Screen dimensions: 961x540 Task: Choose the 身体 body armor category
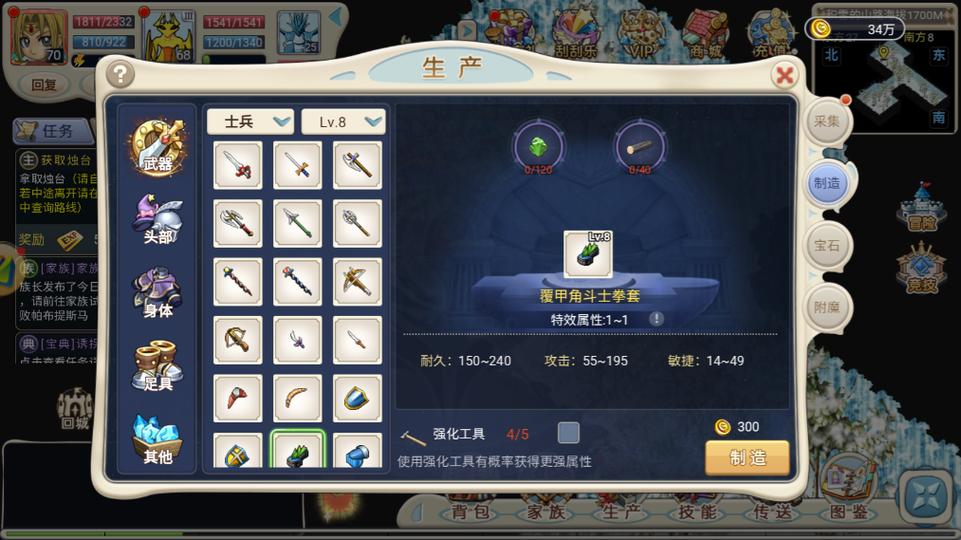(x=158, y=292)
